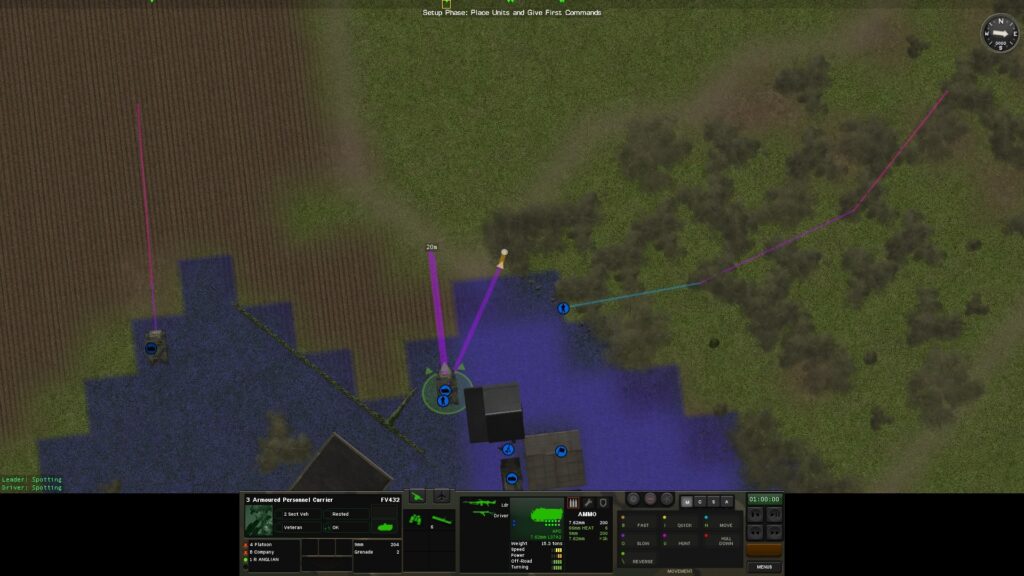Select the infantry unit marker on the waypoint path
This screenshot has width=1024, height=576.
[x=563, y=308]
